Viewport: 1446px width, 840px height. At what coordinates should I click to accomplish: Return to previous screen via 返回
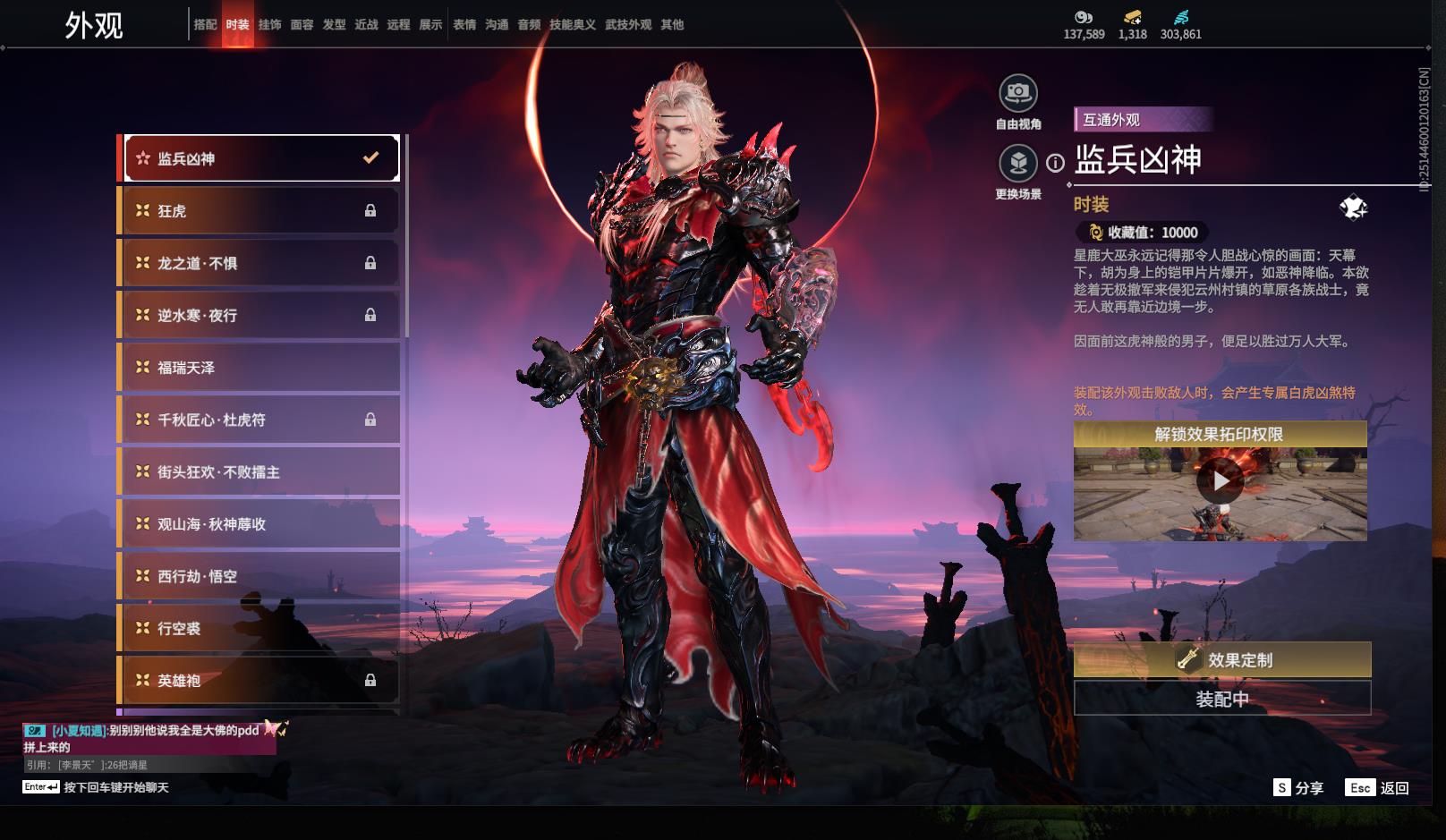coord(1378,788)
